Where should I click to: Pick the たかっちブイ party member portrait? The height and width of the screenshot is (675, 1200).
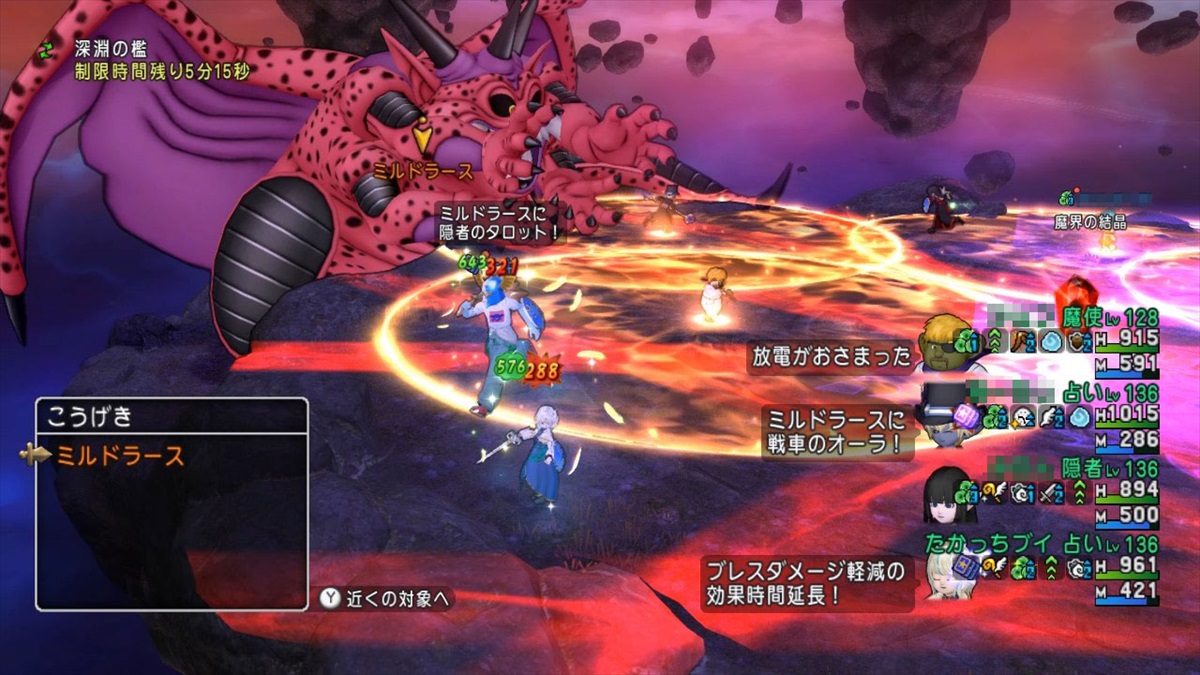pyautogui.click(x=943, y=574)
